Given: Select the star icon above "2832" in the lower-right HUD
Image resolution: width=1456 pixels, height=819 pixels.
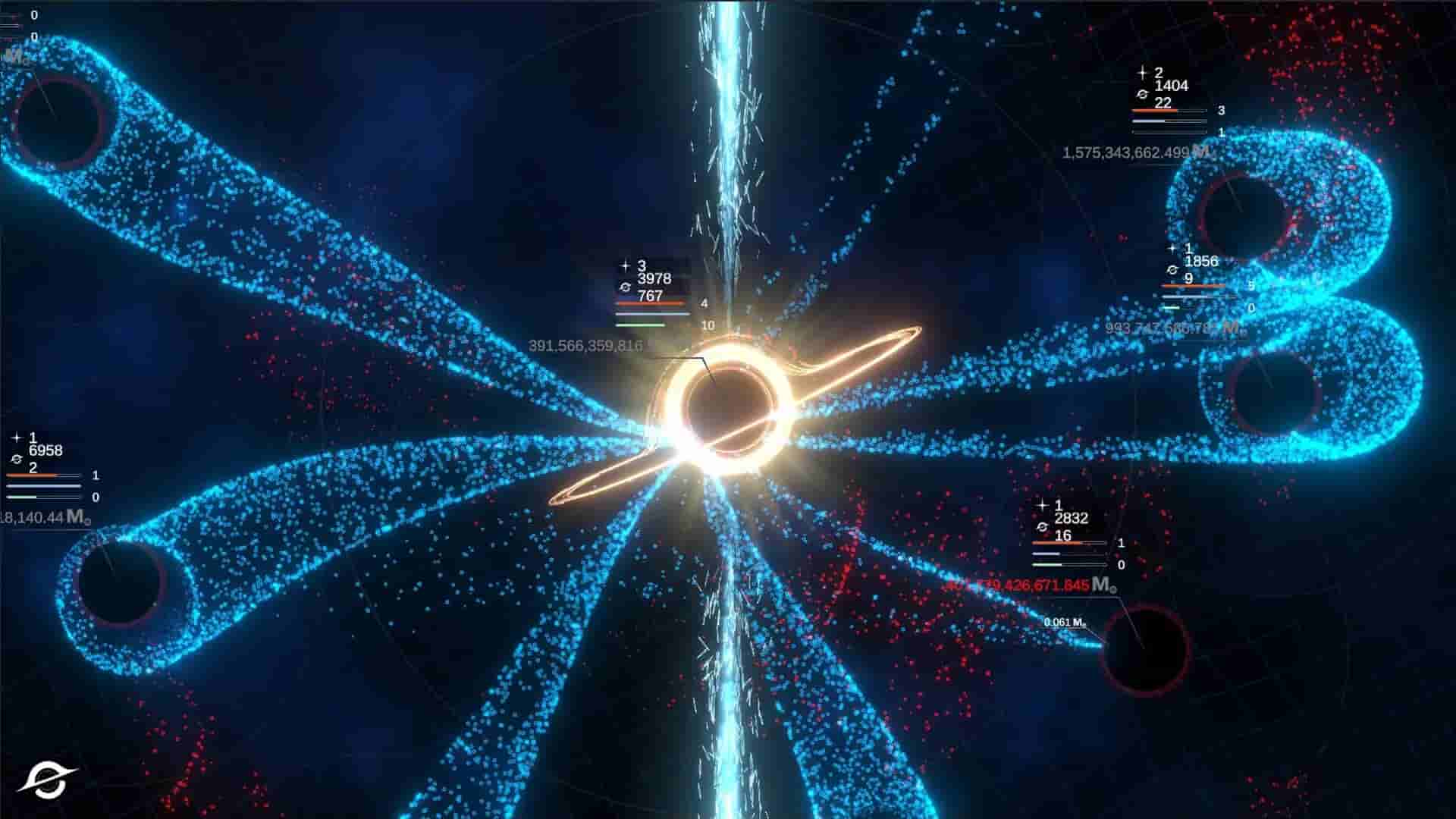Looking at the screenshot, I should pos(1042,505).
